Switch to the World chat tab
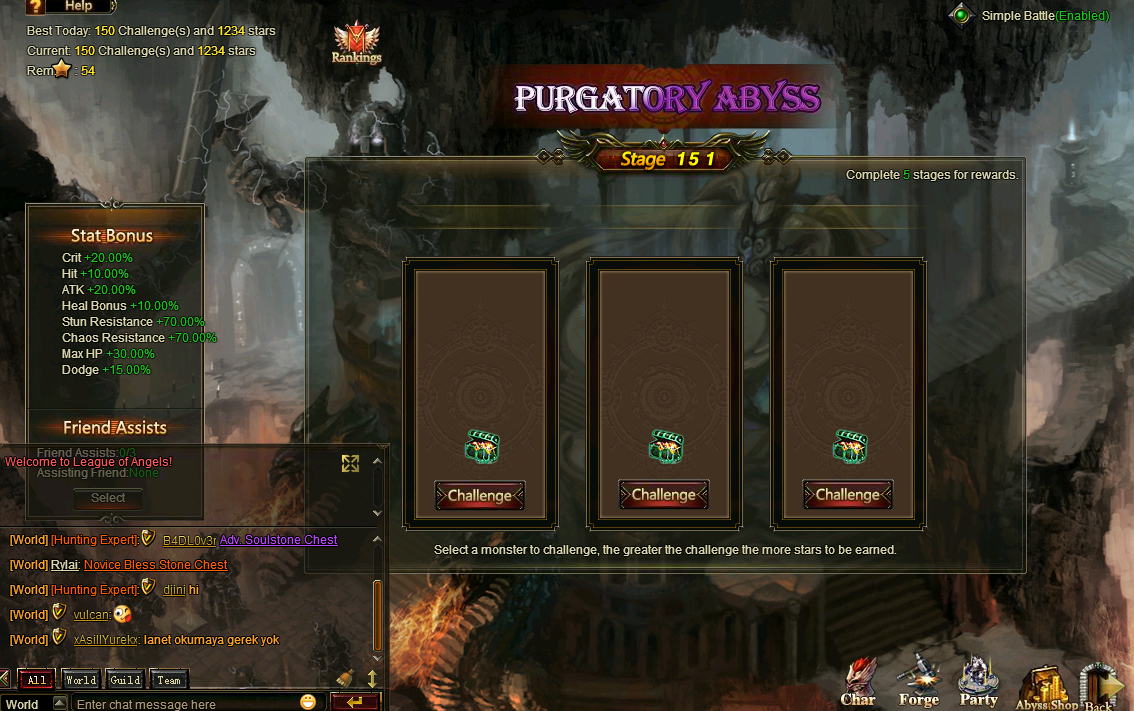 (x=81, y=680)
